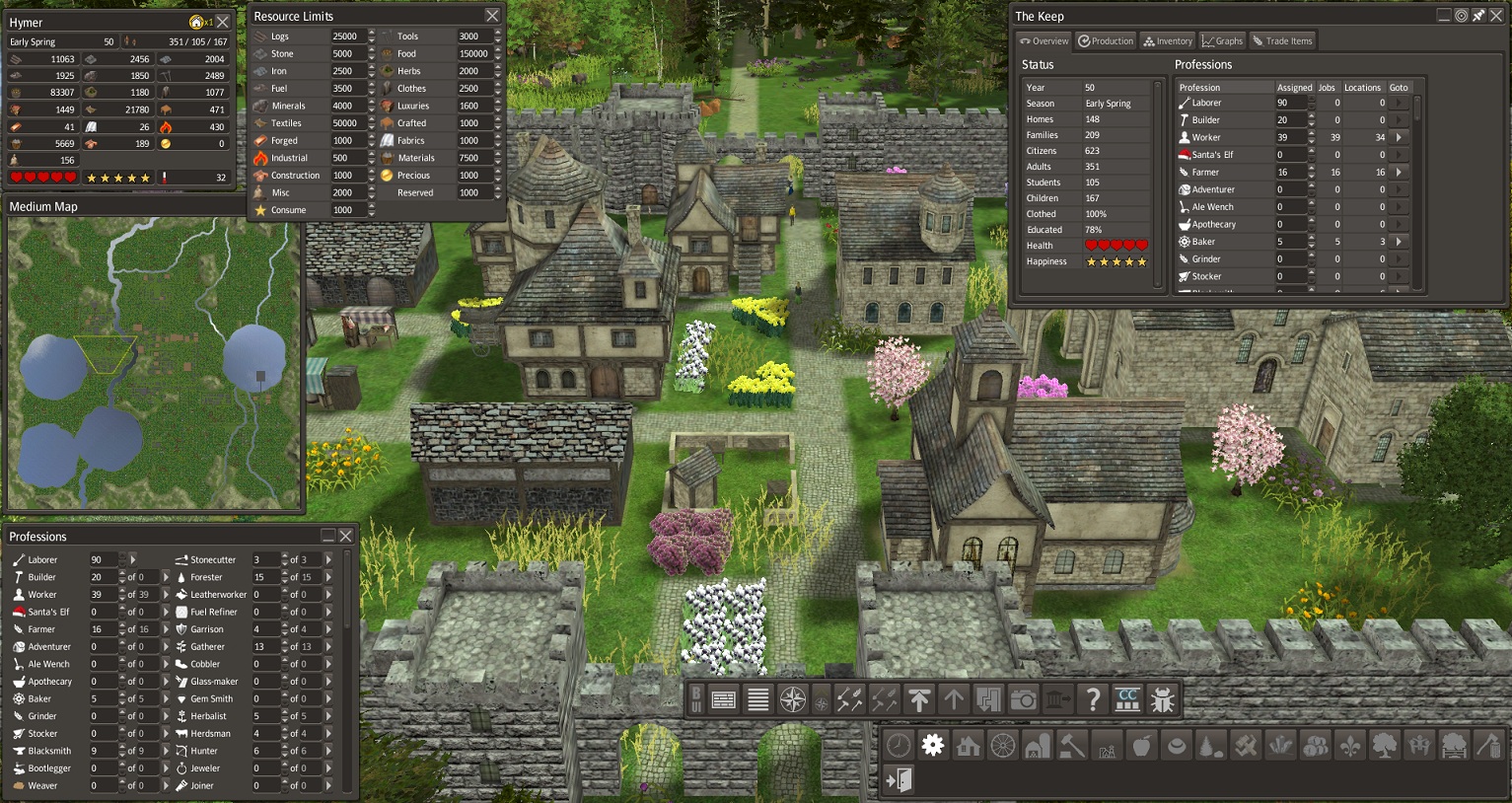Open the help question mark tool
This screenshot has width=1512, height=803.
coord(1092,699)
